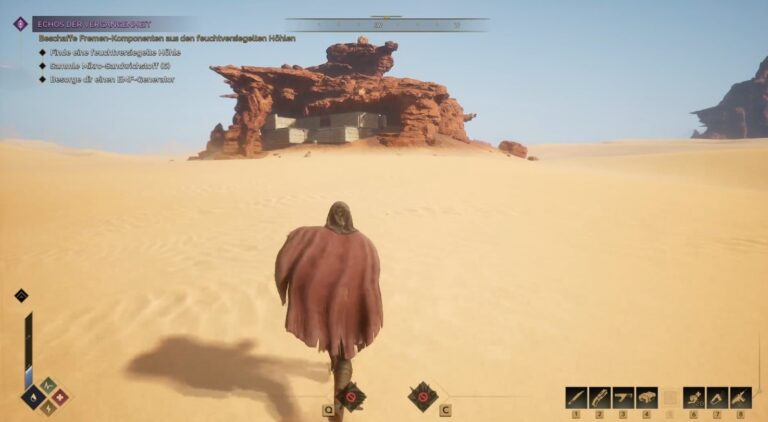The width and height of the screenshot is (768, 422).
Task: Select the item in hotbar slot 2
Action: 599,398
